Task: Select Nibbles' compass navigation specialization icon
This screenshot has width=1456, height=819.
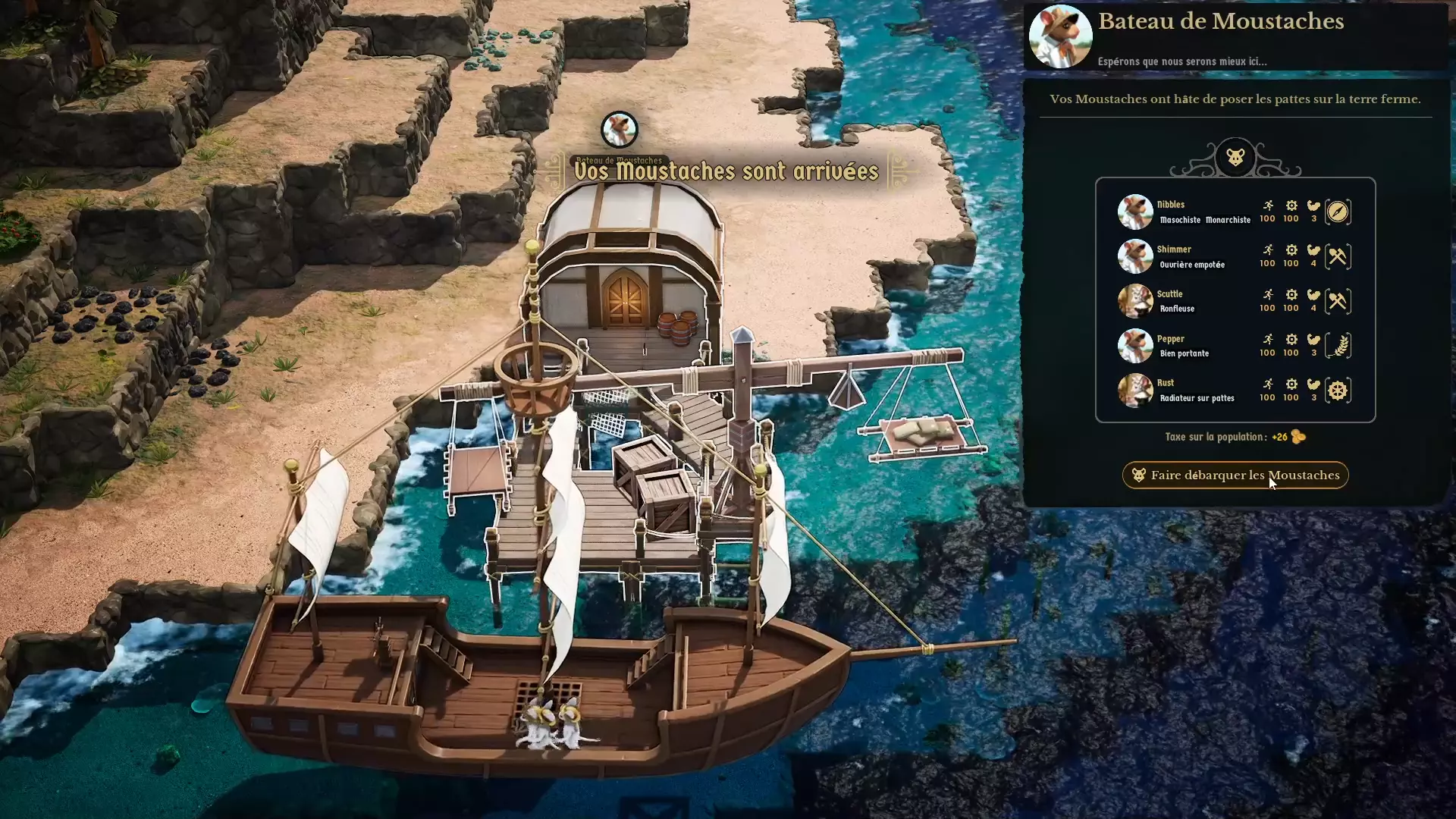Action: (1338, 212)
